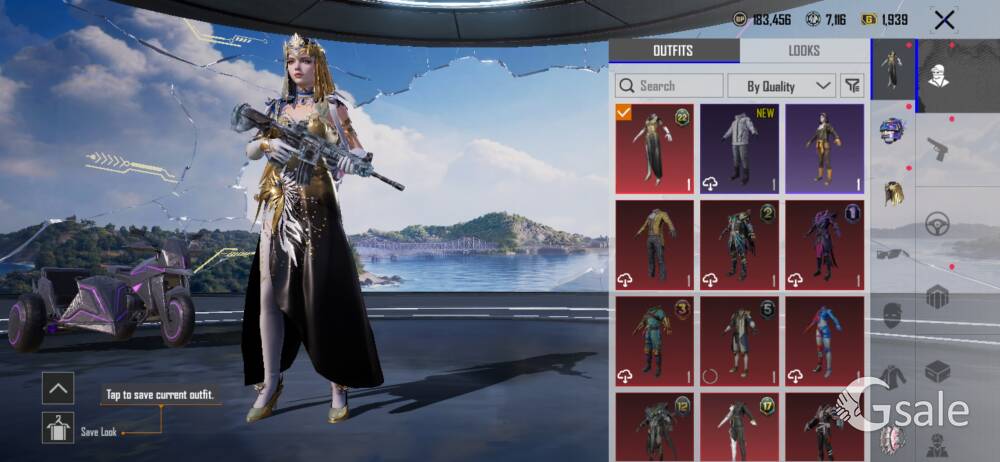1000x462 pixels.
Task: Open the outfit filter funnel icon
Action: 853,86
